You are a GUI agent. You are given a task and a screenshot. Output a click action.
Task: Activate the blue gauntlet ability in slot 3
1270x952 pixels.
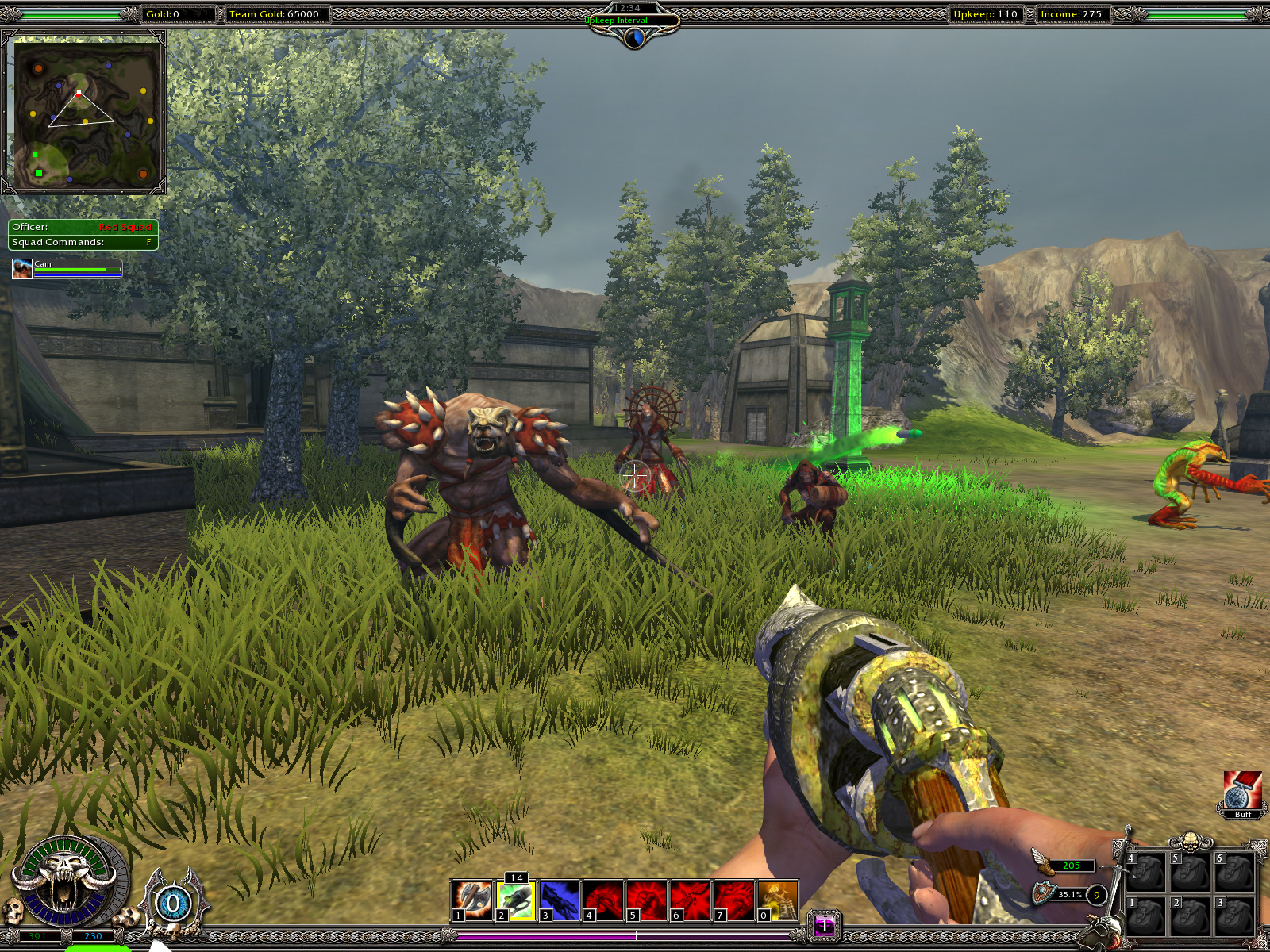560,900
